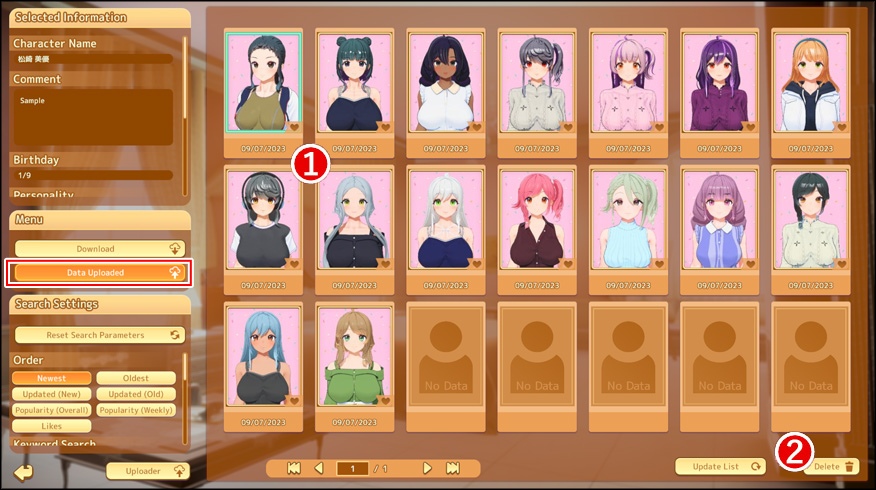Sort by Popularity (Weekly)
Viewport: 876px width, 490px height.
136,410
